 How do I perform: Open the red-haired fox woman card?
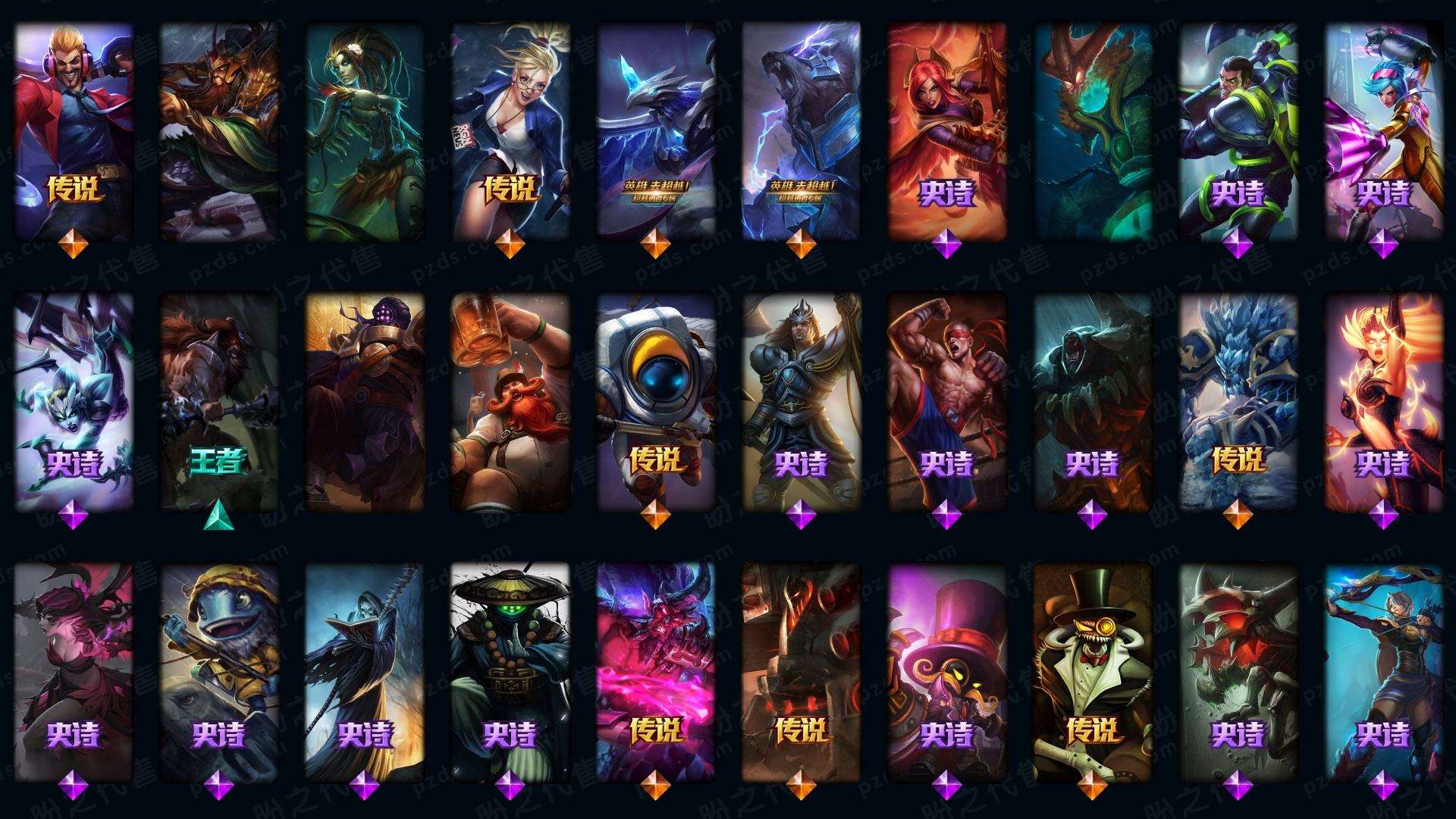[946, 129]
